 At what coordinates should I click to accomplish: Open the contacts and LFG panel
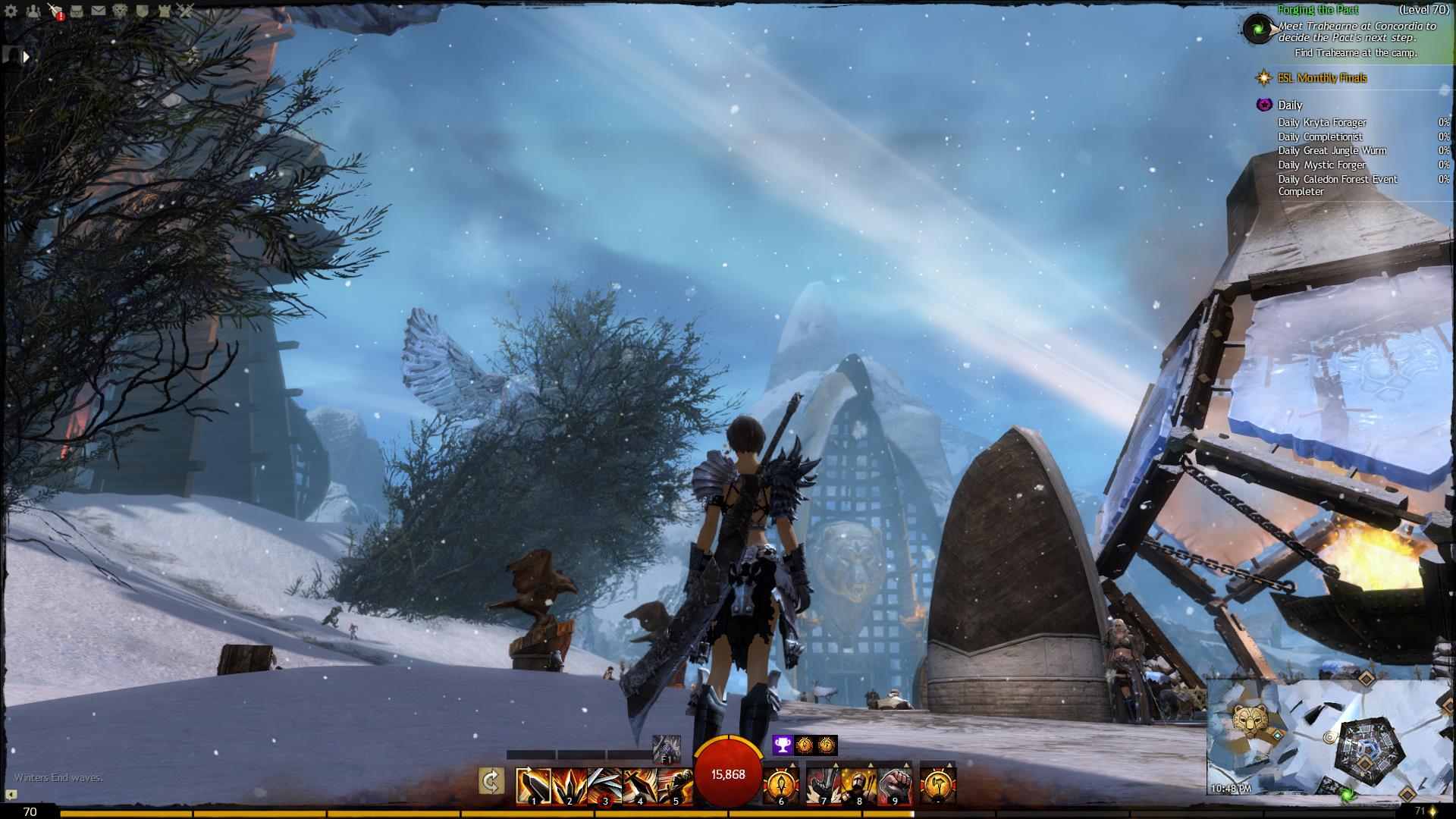[x=33, y=11]
